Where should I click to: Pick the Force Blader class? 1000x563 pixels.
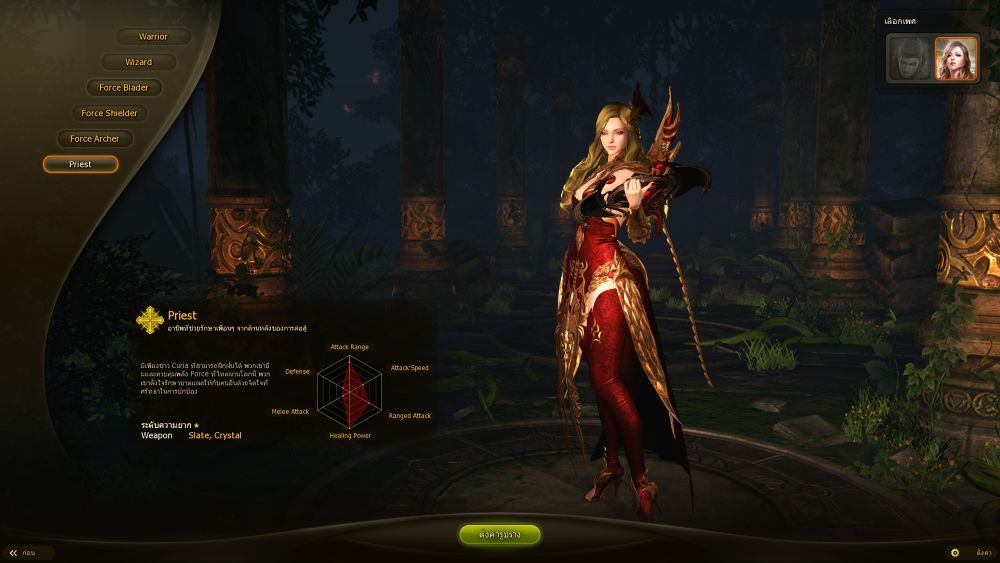click(x=124, y=88)
